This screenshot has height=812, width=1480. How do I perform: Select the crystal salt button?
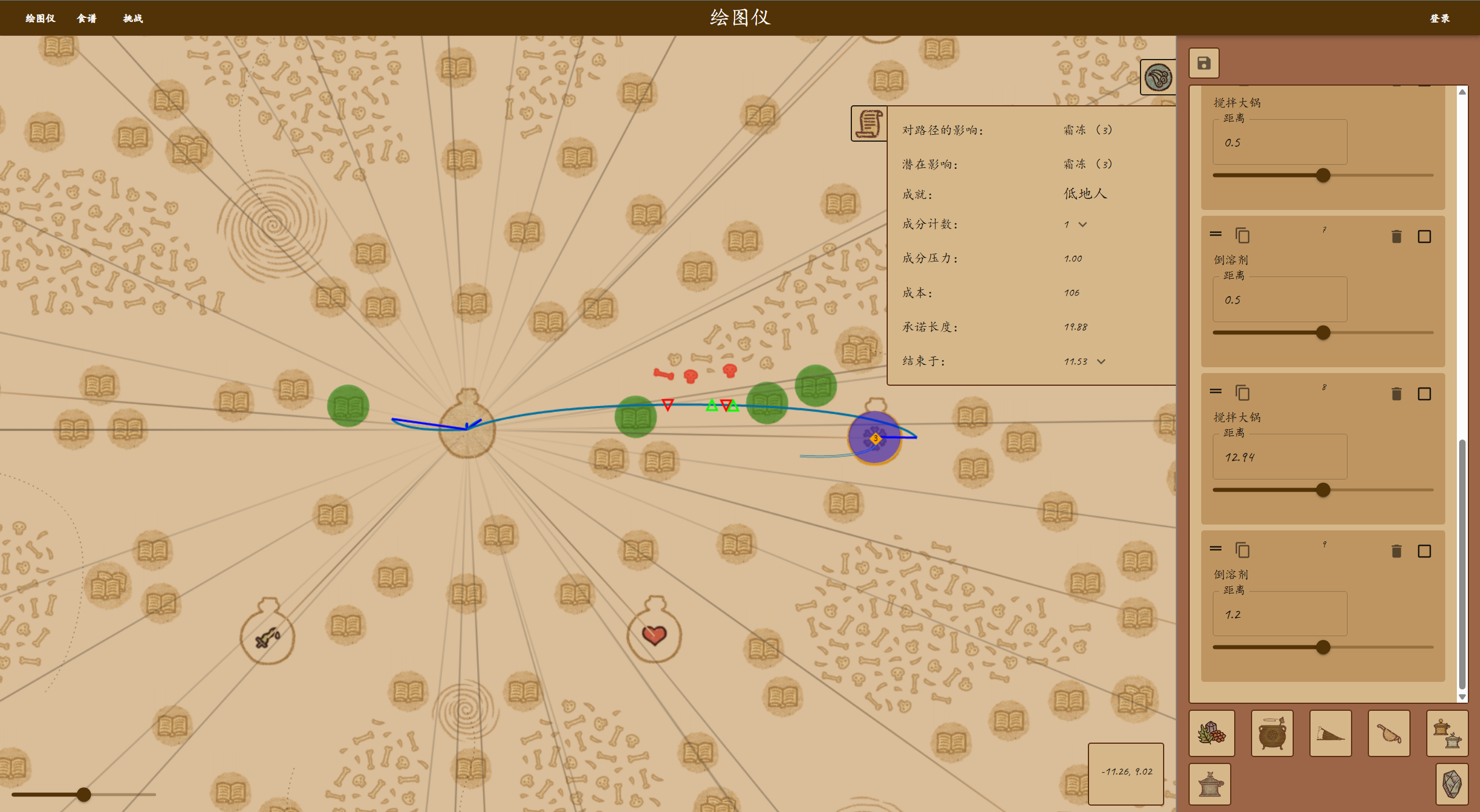tap(1452, 784)
